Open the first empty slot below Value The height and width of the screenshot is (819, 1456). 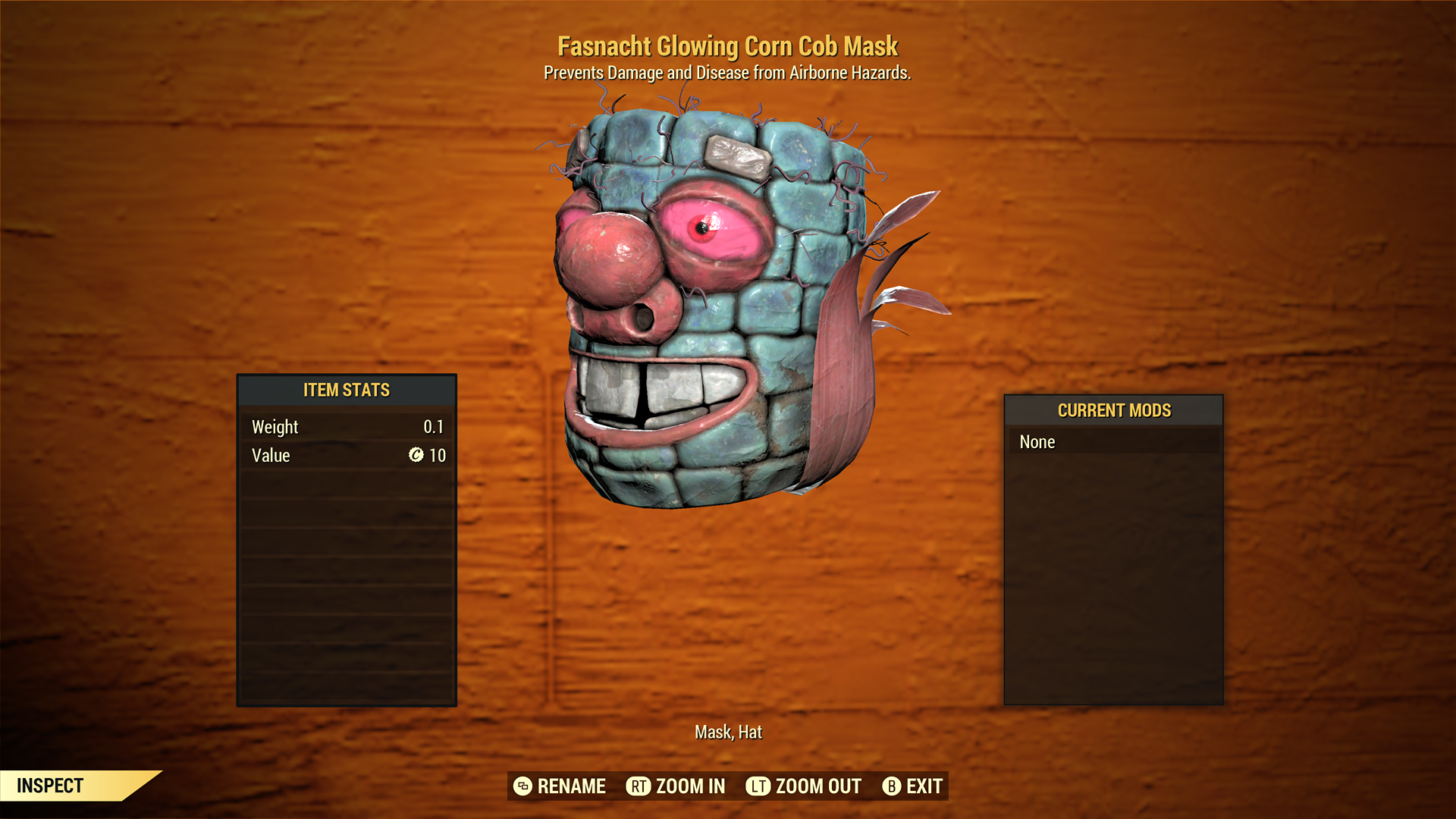347,483
